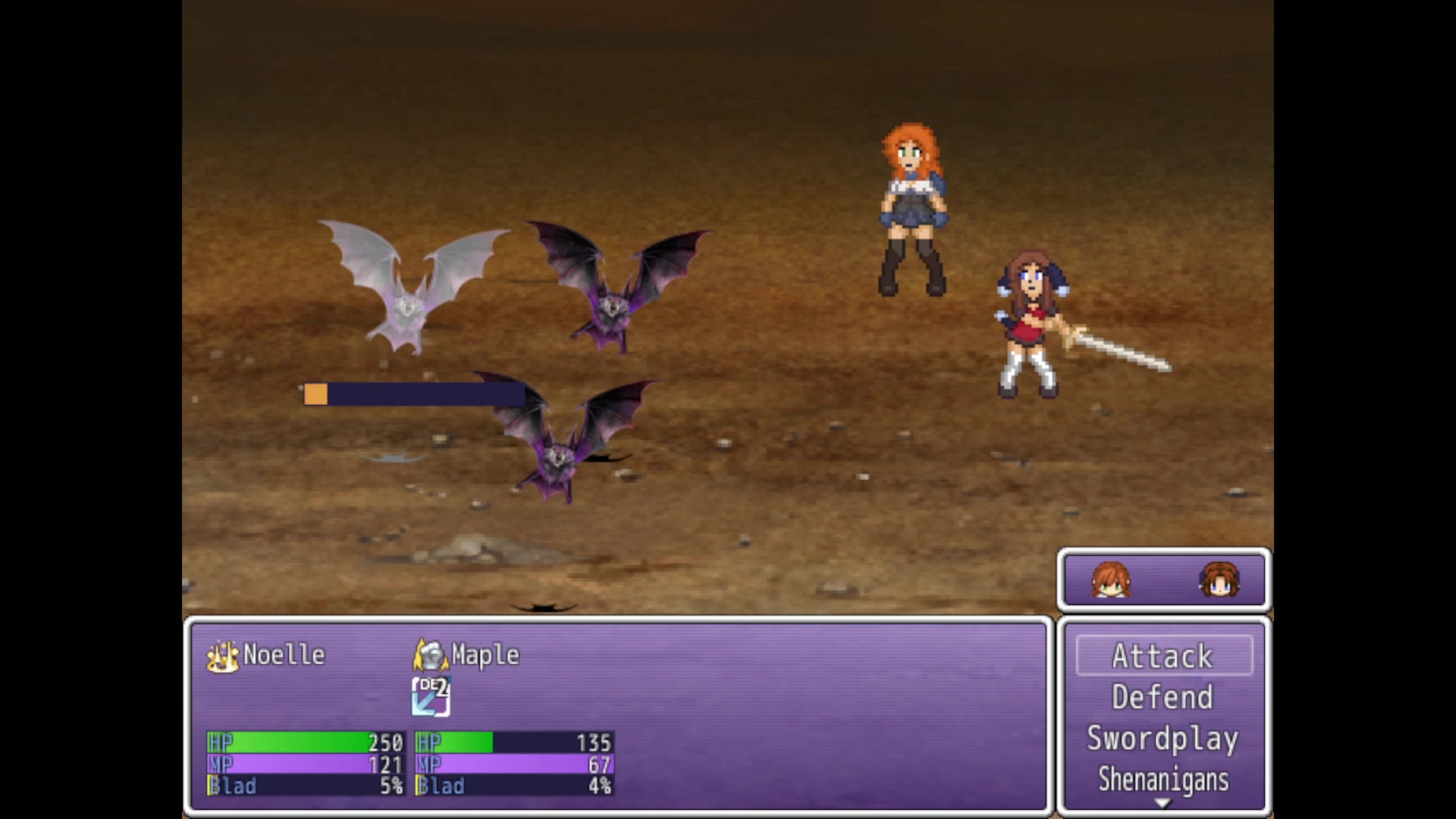Select Noelle's name in the party status

284,655
